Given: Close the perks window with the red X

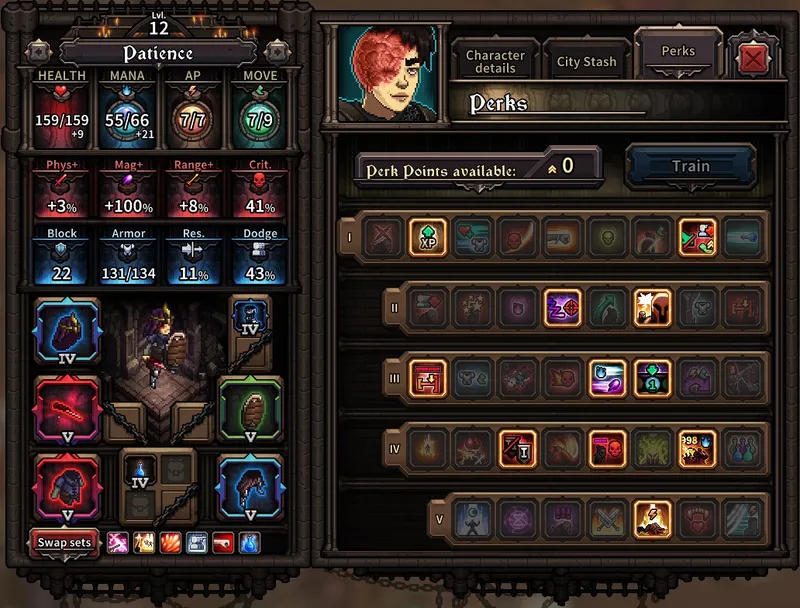Looking at the screenshot, I should (x=754, y=61).
